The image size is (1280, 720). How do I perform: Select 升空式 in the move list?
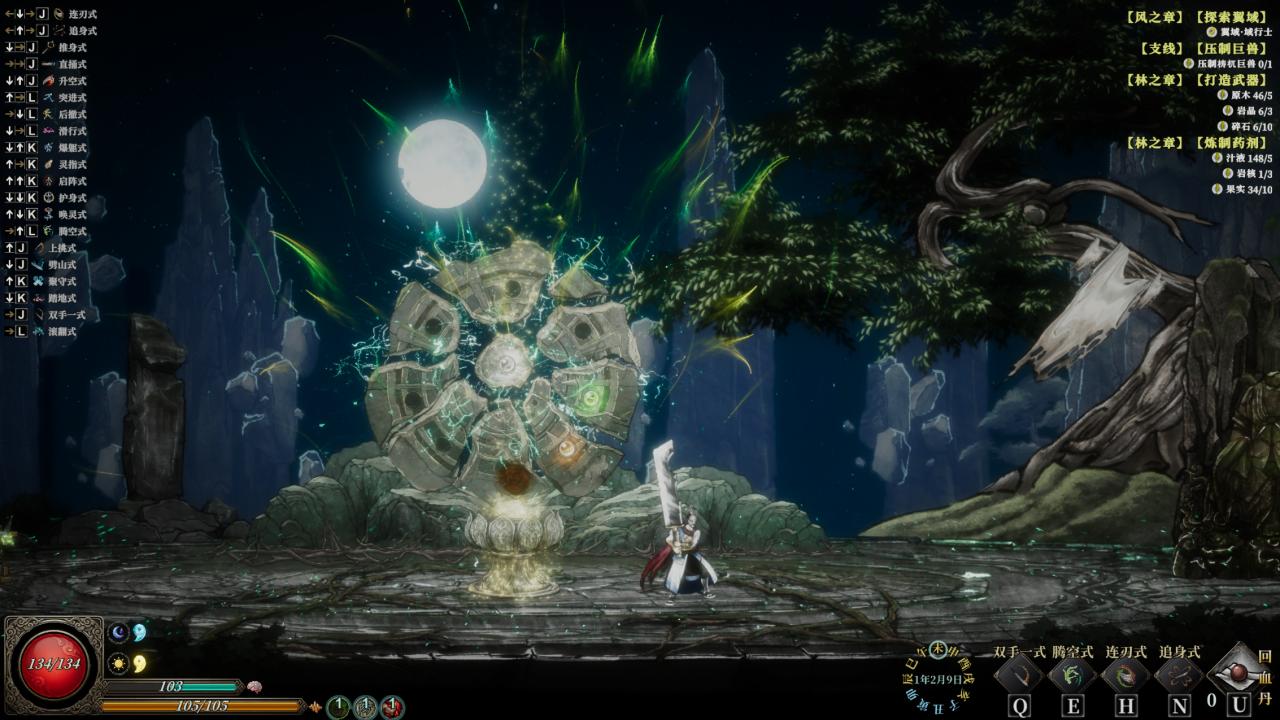point(72,81)
